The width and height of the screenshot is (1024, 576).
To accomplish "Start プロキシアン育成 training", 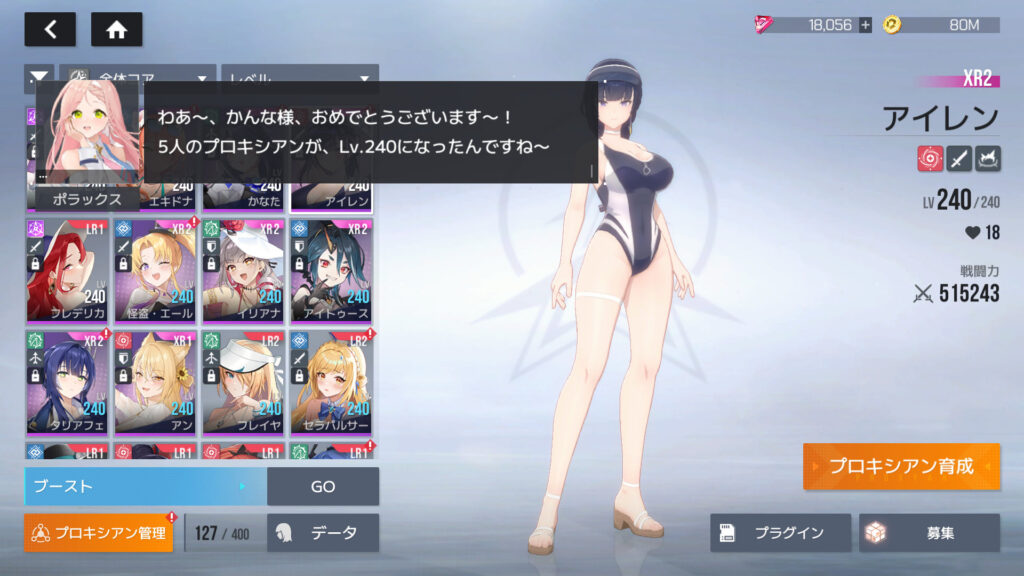I will click(900, 467).
